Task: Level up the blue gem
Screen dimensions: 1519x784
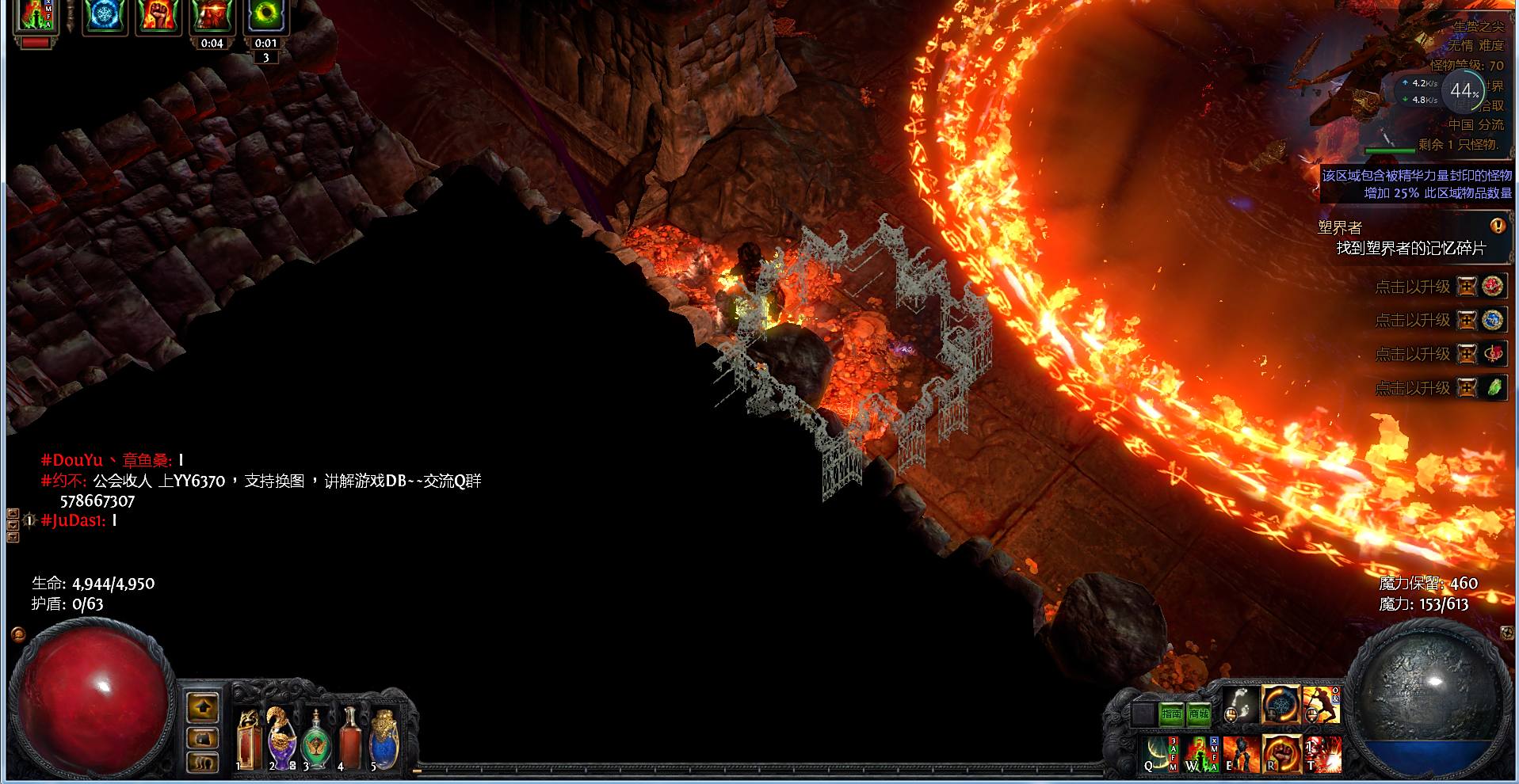Action: coord(1468,320)
